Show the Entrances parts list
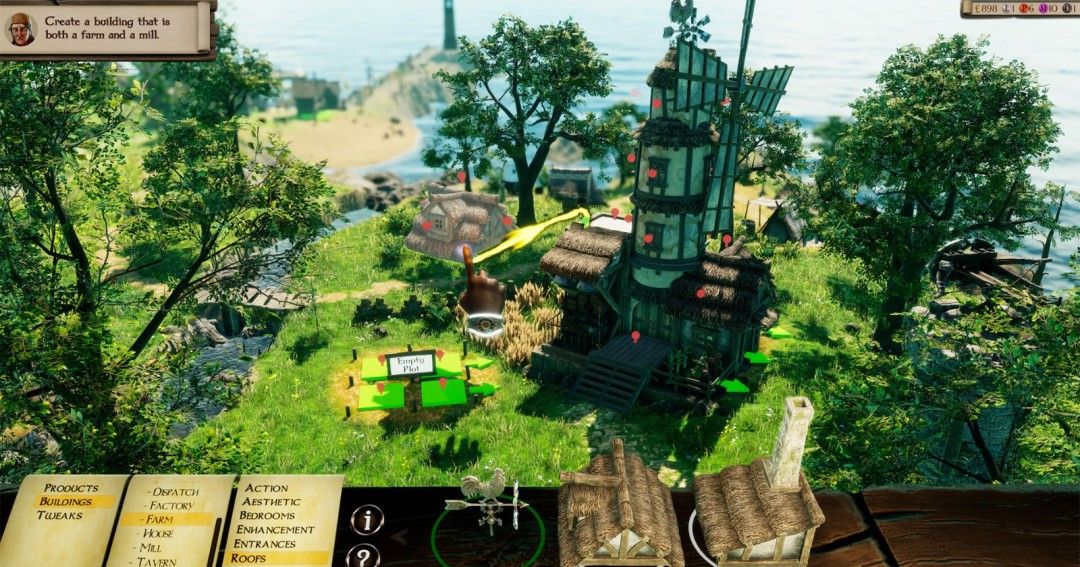 pos(265,544)
